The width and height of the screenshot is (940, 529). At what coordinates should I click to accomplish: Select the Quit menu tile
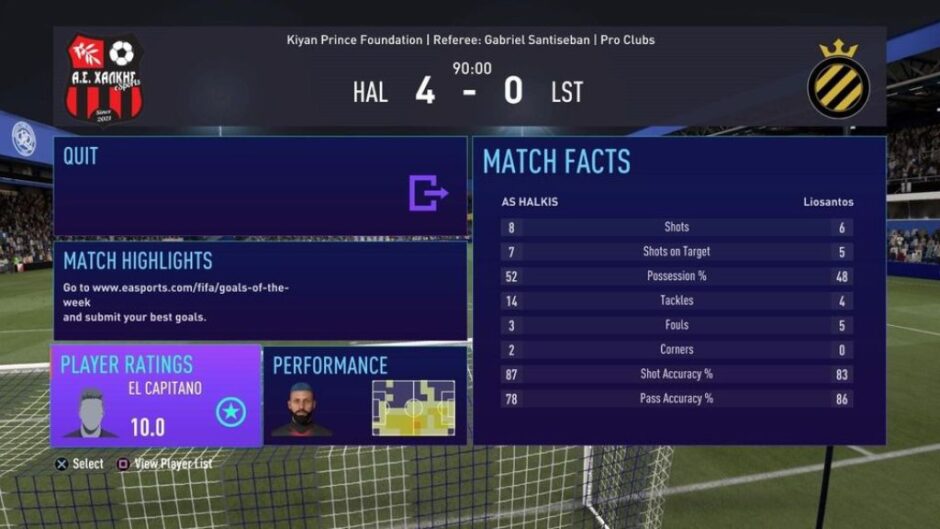[260, 187]
